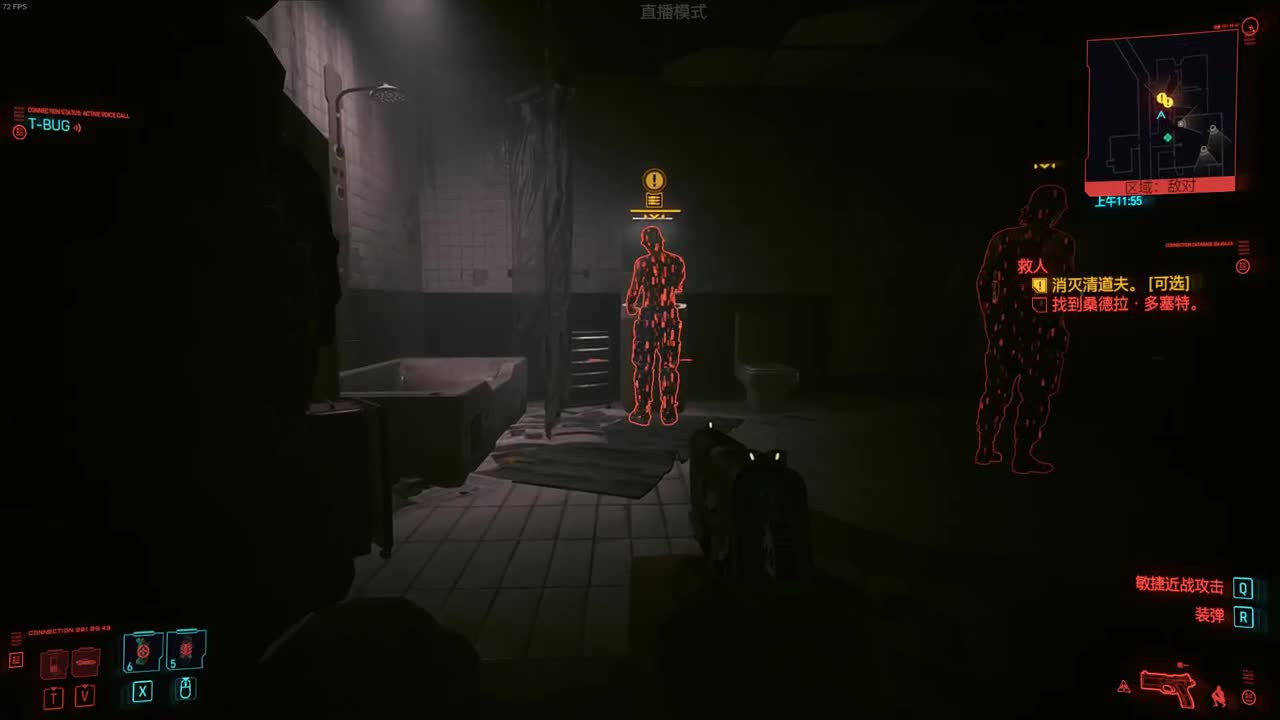Click the yellow exclamation quest marker above enemy

652,181
